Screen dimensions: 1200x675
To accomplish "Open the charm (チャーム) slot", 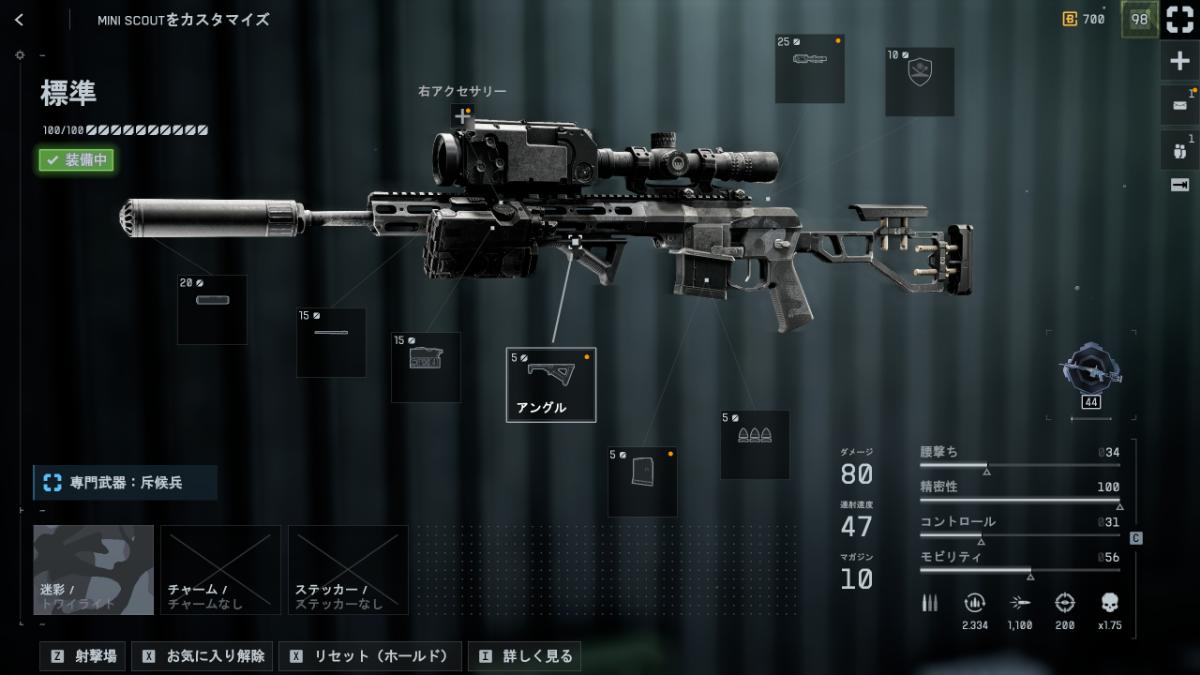I will coord(220,569).
